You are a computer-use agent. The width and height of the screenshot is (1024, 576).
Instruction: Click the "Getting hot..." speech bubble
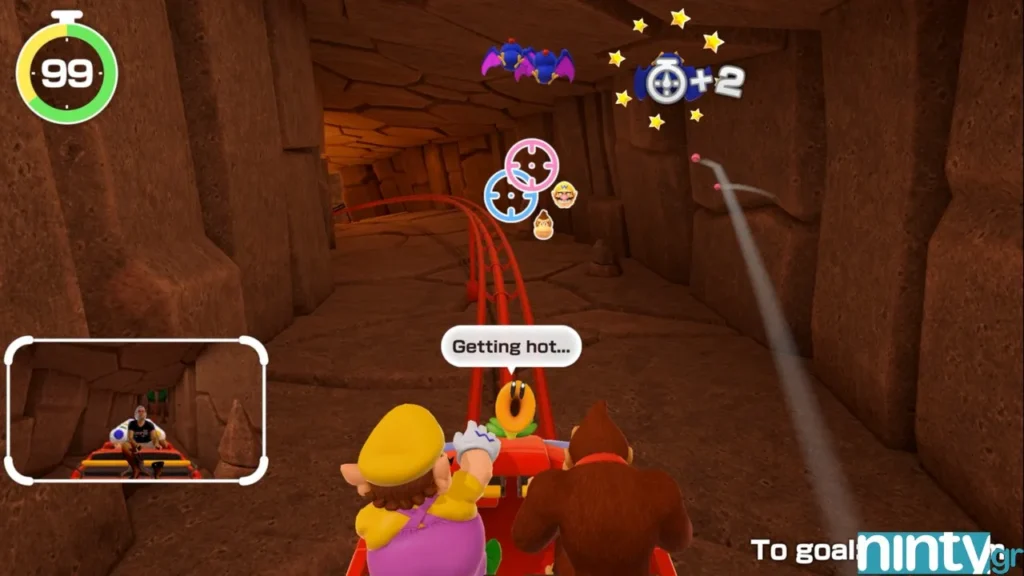click(x=511, y=347)
